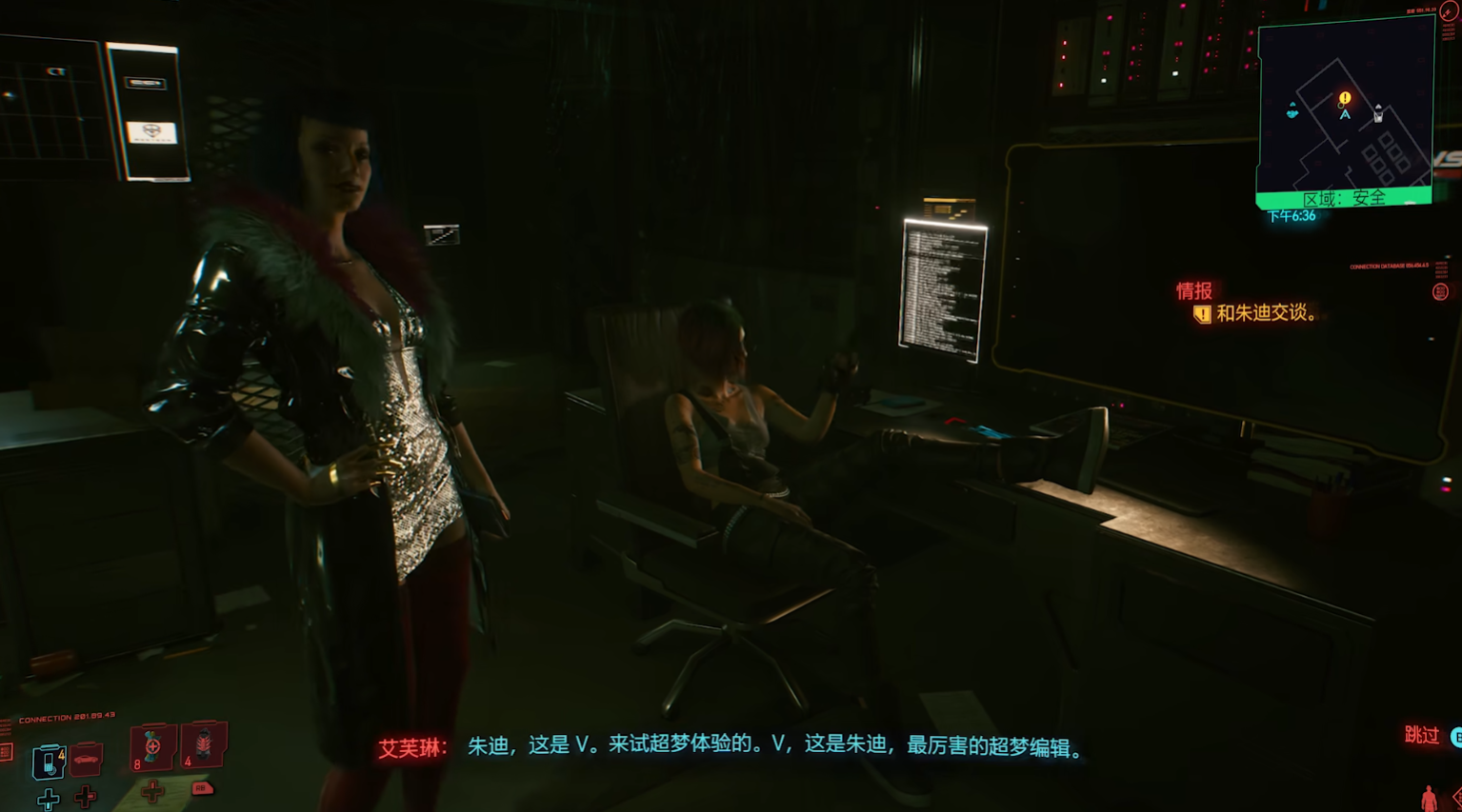1462x812 pixels.
Task: Click the CONNECTION 201.89.43 status text
Action: coord(65,718)
